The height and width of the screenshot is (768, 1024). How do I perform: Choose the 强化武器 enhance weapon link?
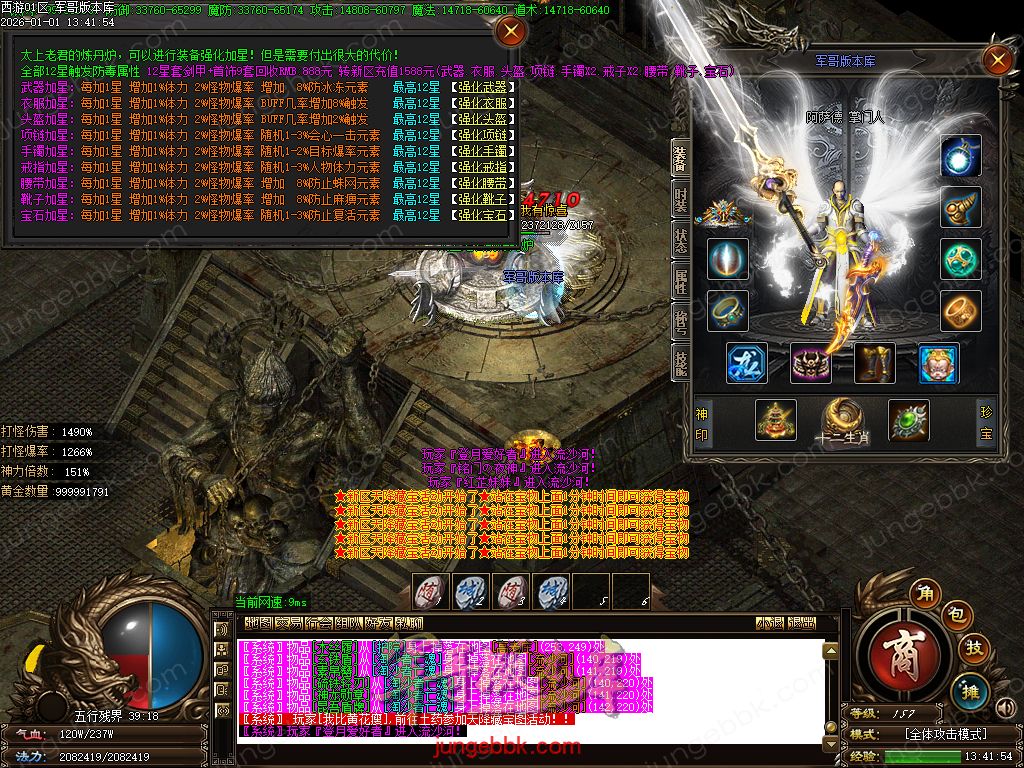click(x=483, y=87)
